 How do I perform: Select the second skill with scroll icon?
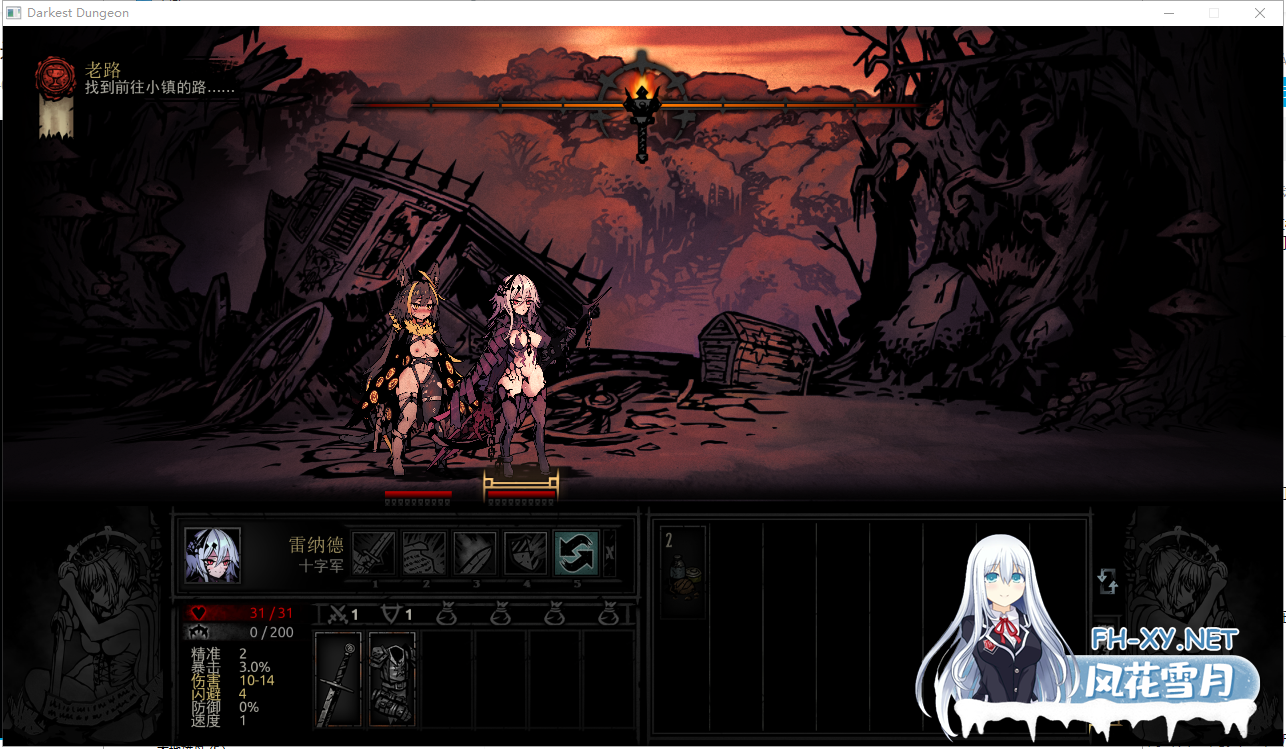[x=424, y=553]
